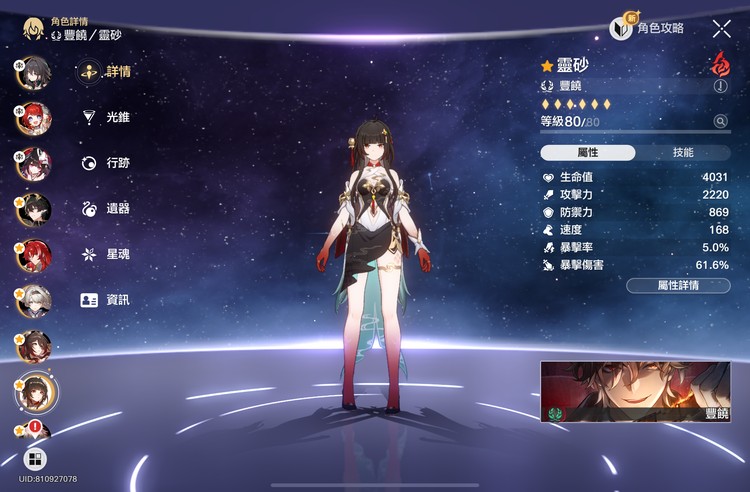Click the fire element icon above the stats
This screenshot has width=750, height=492.
(719, 65)
